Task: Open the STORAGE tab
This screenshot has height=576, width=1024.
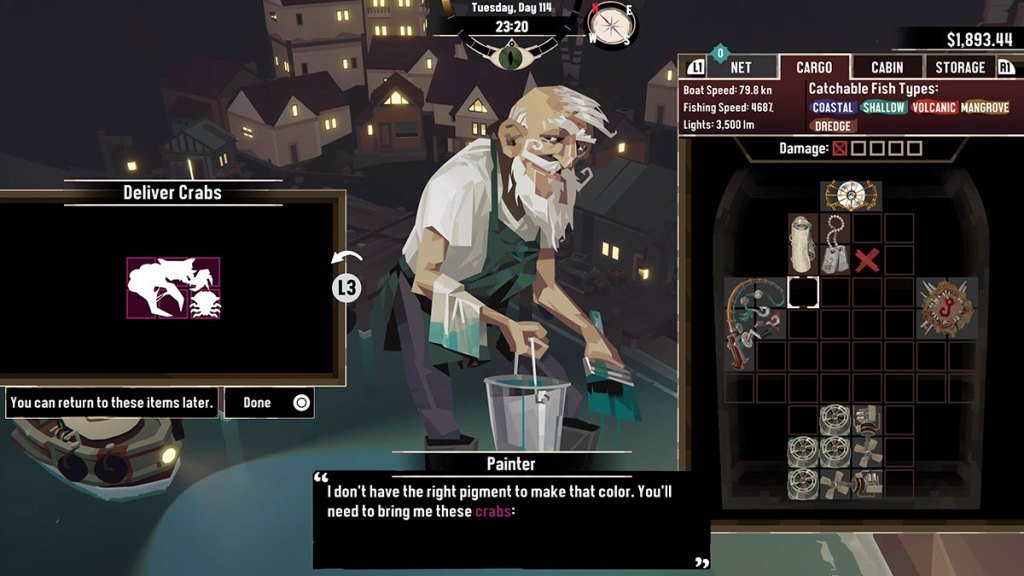Action: coord(960,68)
